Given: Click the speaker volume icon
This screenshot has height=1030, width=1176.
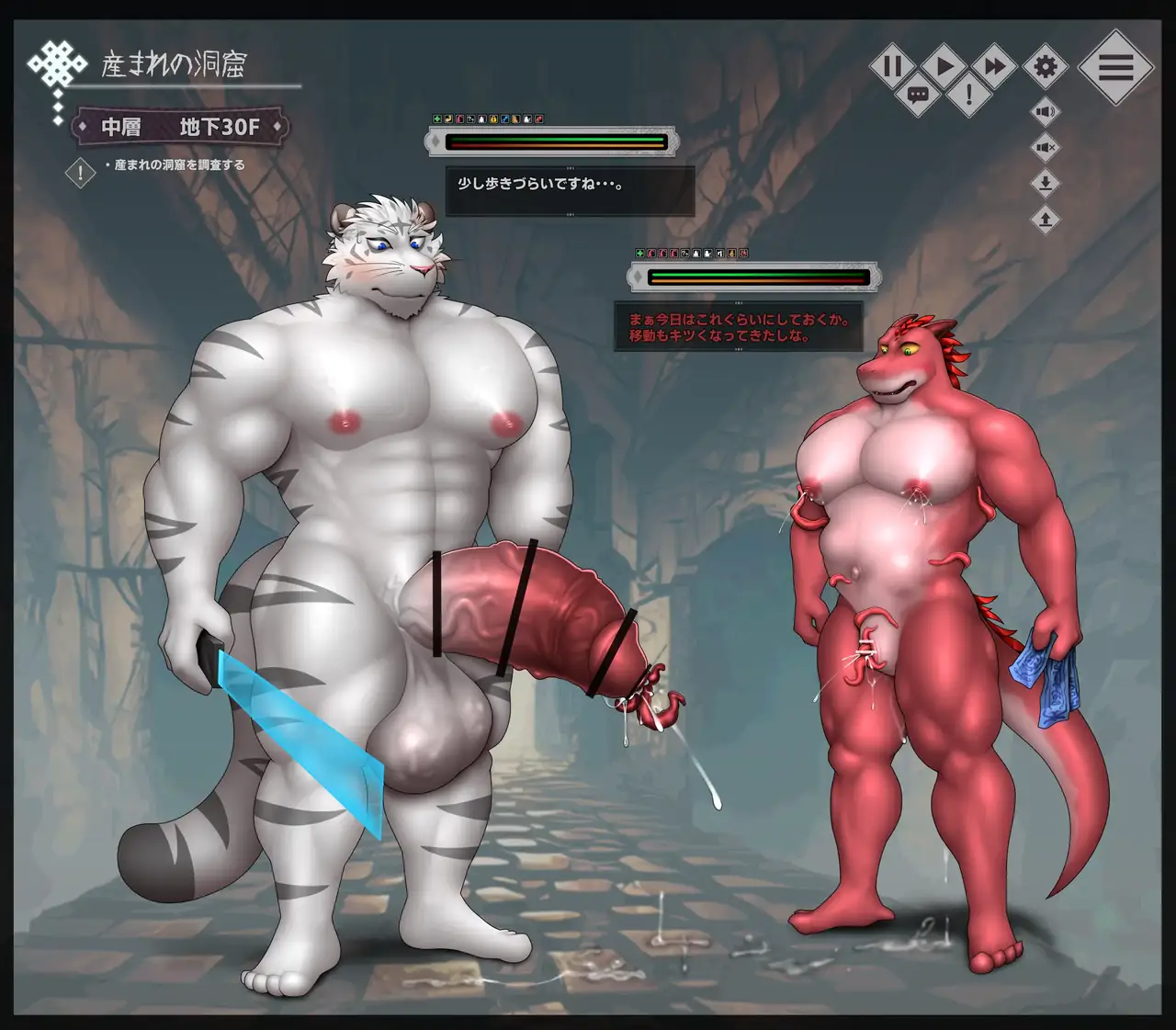Looking at the screenshot, I should point(1046,112).
